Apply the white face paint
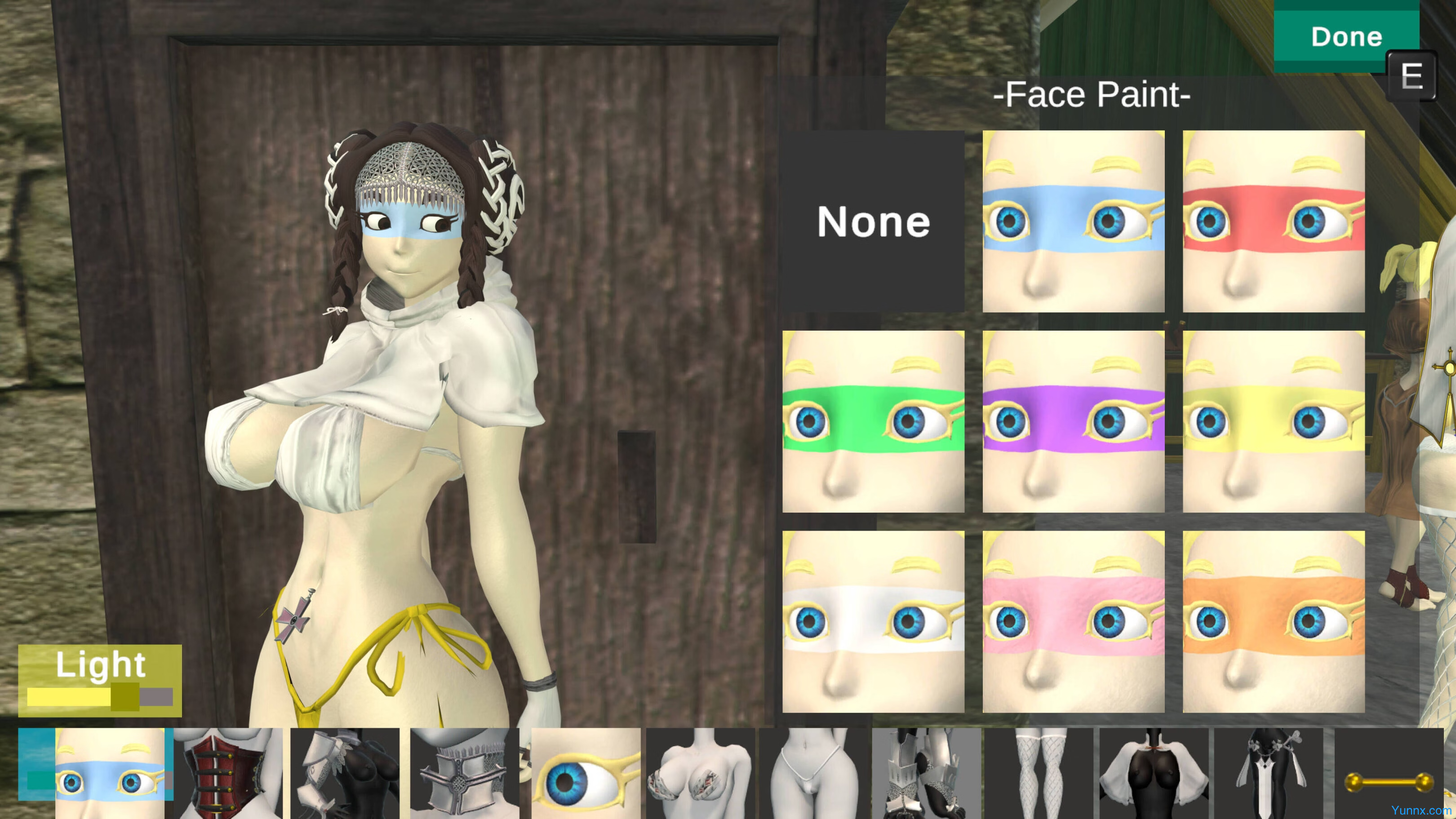The image size is (1456, 819). tap(873, 622)
